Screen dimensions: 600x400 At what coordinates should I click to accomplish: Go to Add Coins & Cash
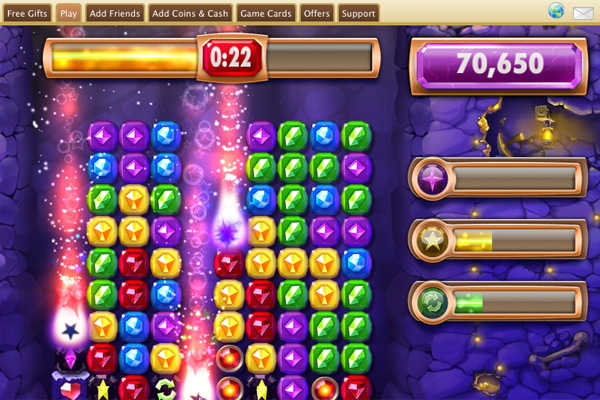click(189, 13)
